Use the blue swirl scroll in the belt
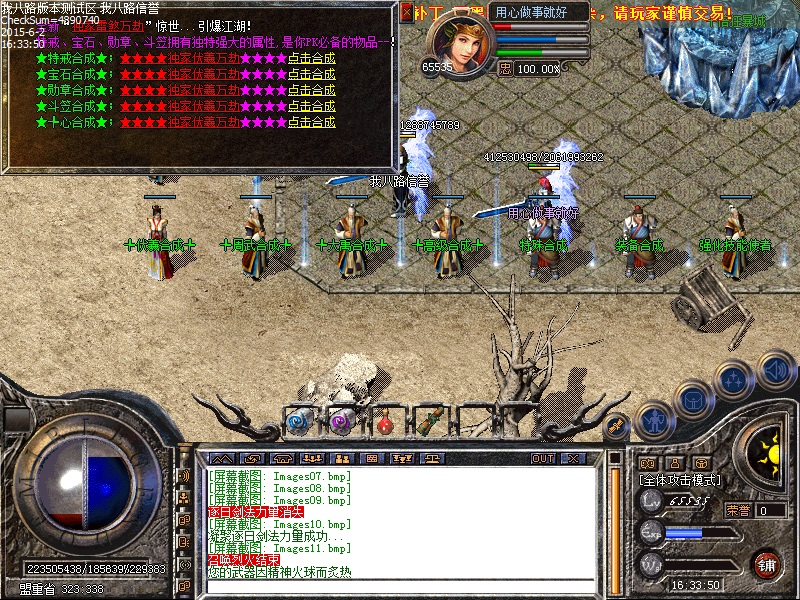800x600 pixels. coord(299,420)
